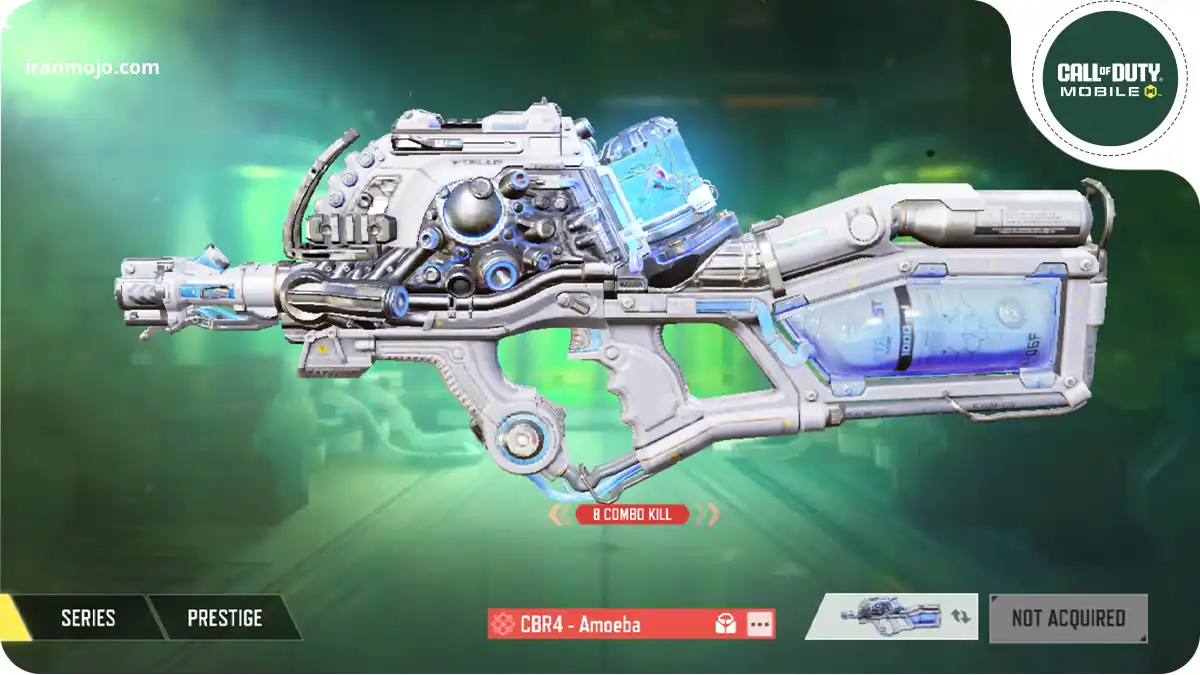The height and width of the screenshot is (675, 1200).
Task: Open the box icon on the Amoeba bar
Action: [x=726, y=625]
